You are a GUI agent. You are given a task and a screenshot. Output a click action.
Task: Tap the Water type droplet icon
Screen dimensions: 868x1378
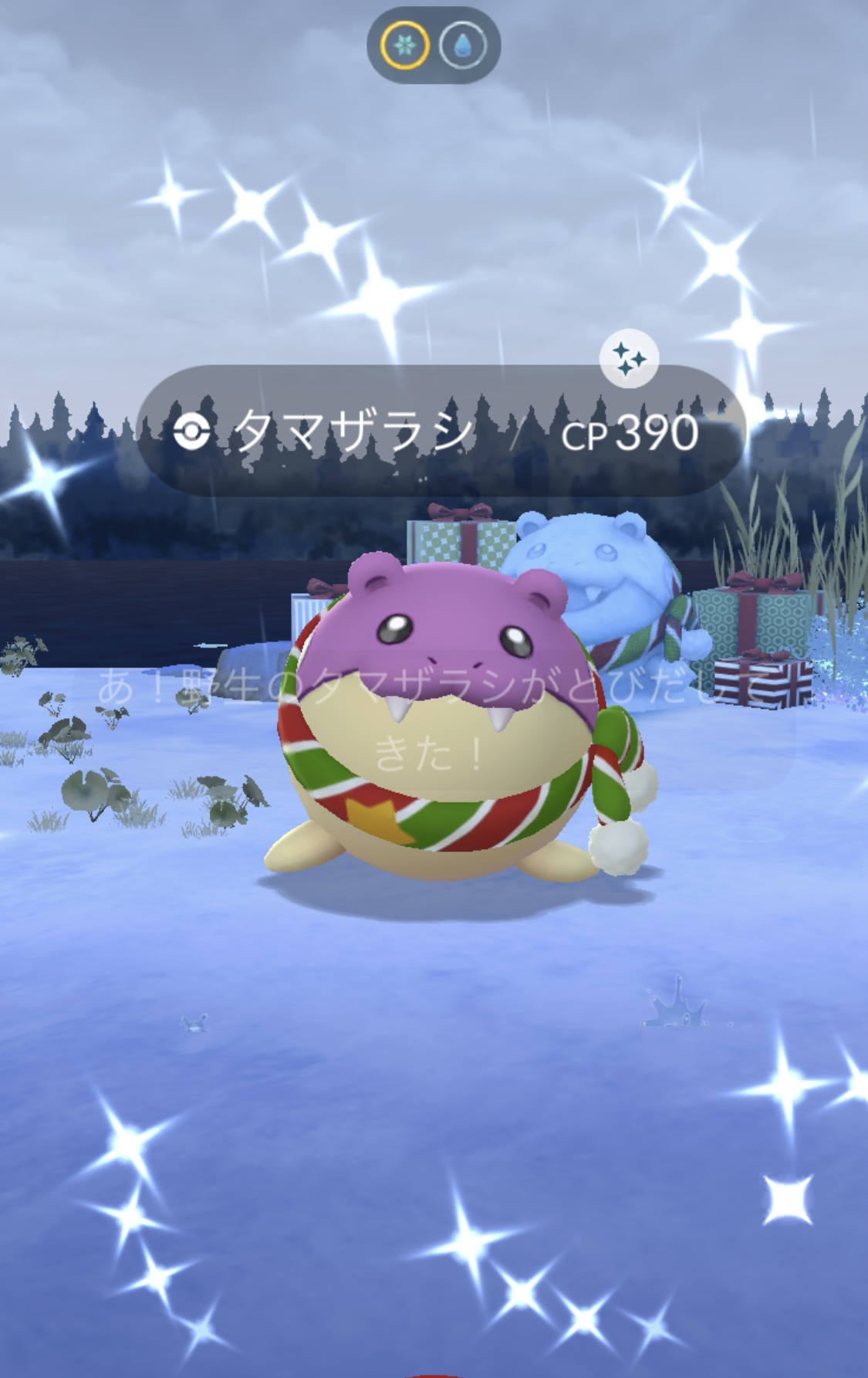click(x=463, y=45)
